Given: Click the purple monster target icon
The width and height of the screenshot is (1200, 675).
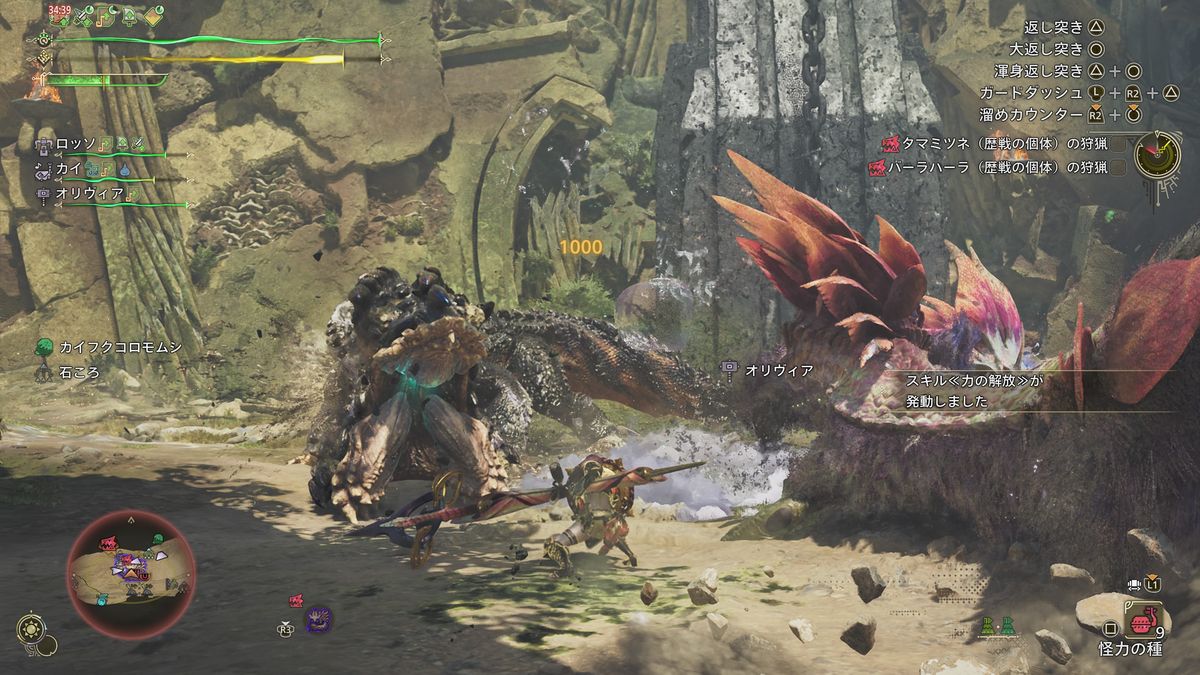Looking at the screenshot, I should [x=319, y=619].
